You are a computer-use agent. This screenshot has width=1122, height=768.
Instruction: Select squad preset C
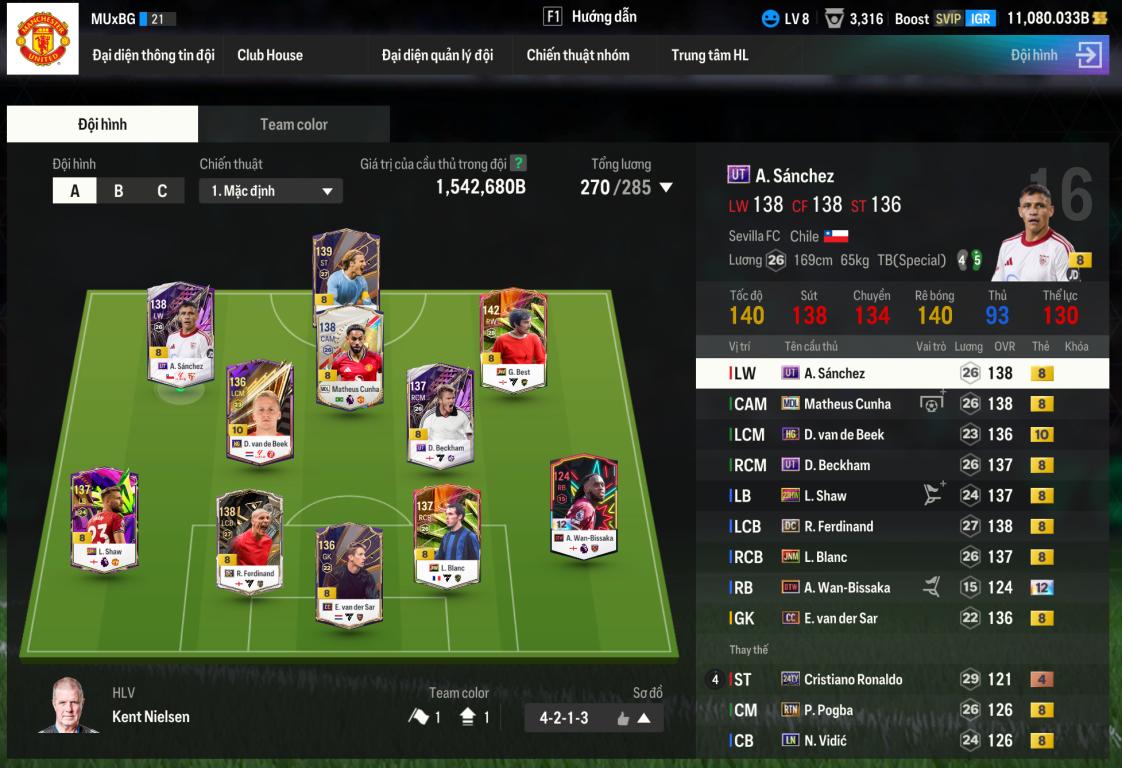[x=162, y=191]
